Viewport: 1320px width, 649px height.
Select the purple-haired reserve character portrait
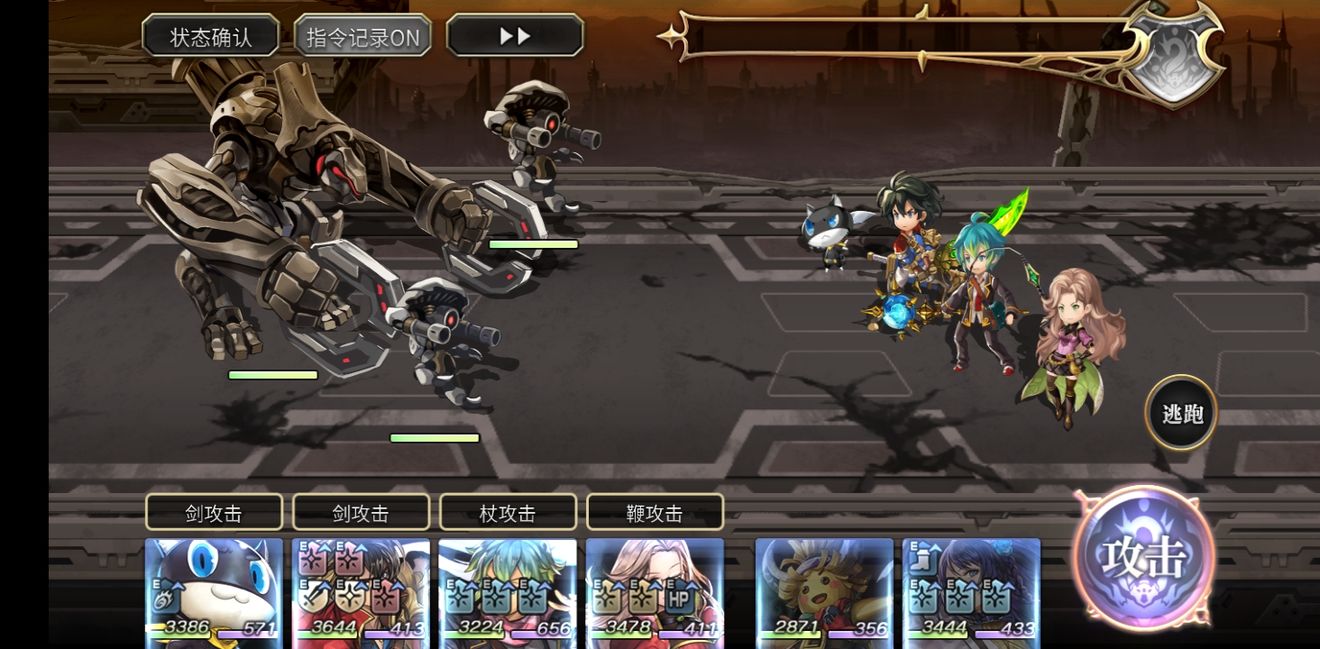pos(971,592)
